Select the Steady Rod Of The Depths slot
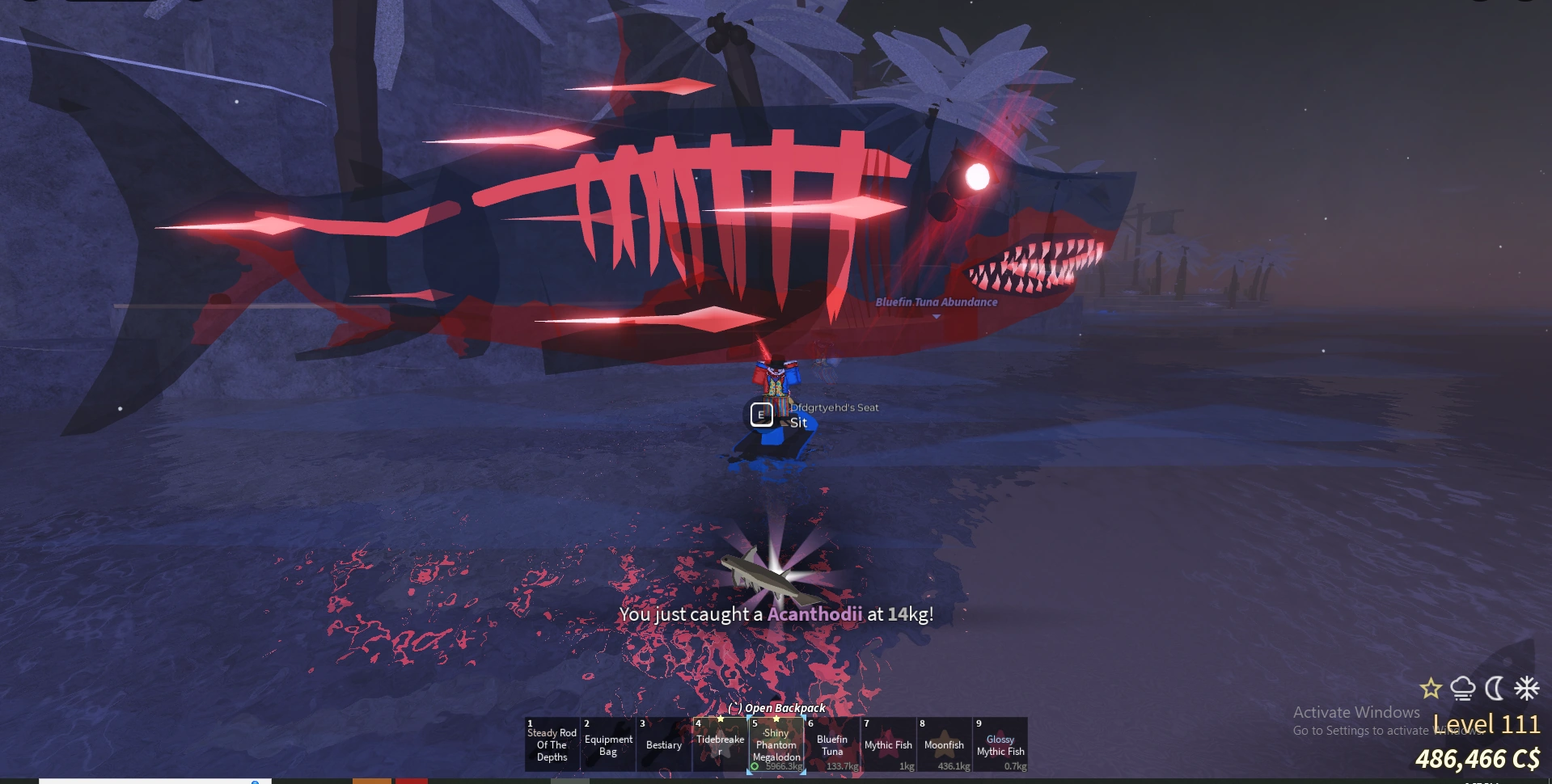1552x784 pixels. click(552, 745)
